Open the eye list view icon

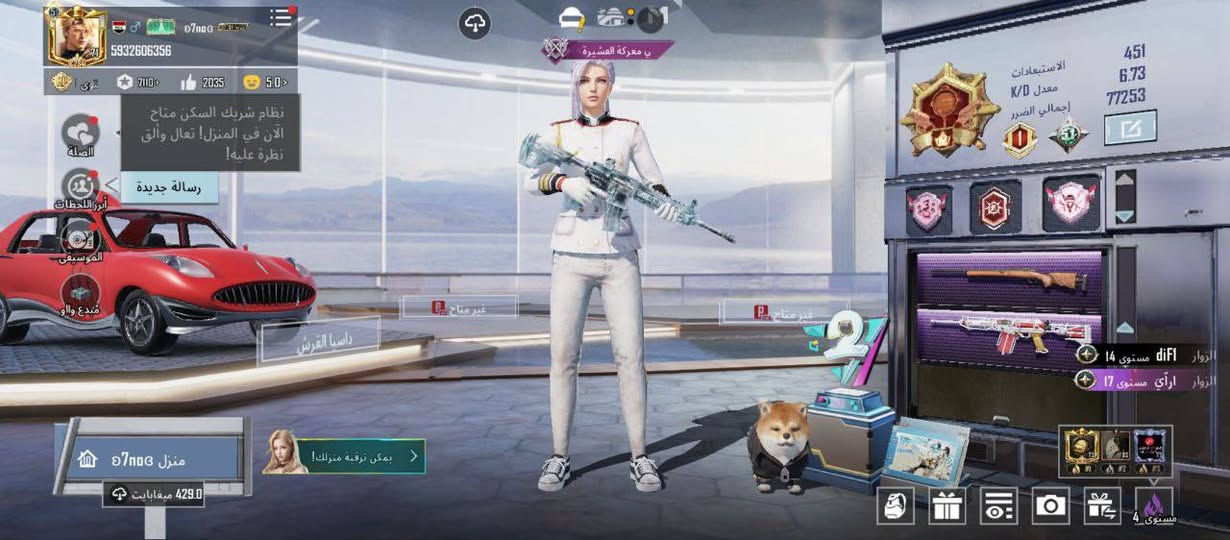998,506
